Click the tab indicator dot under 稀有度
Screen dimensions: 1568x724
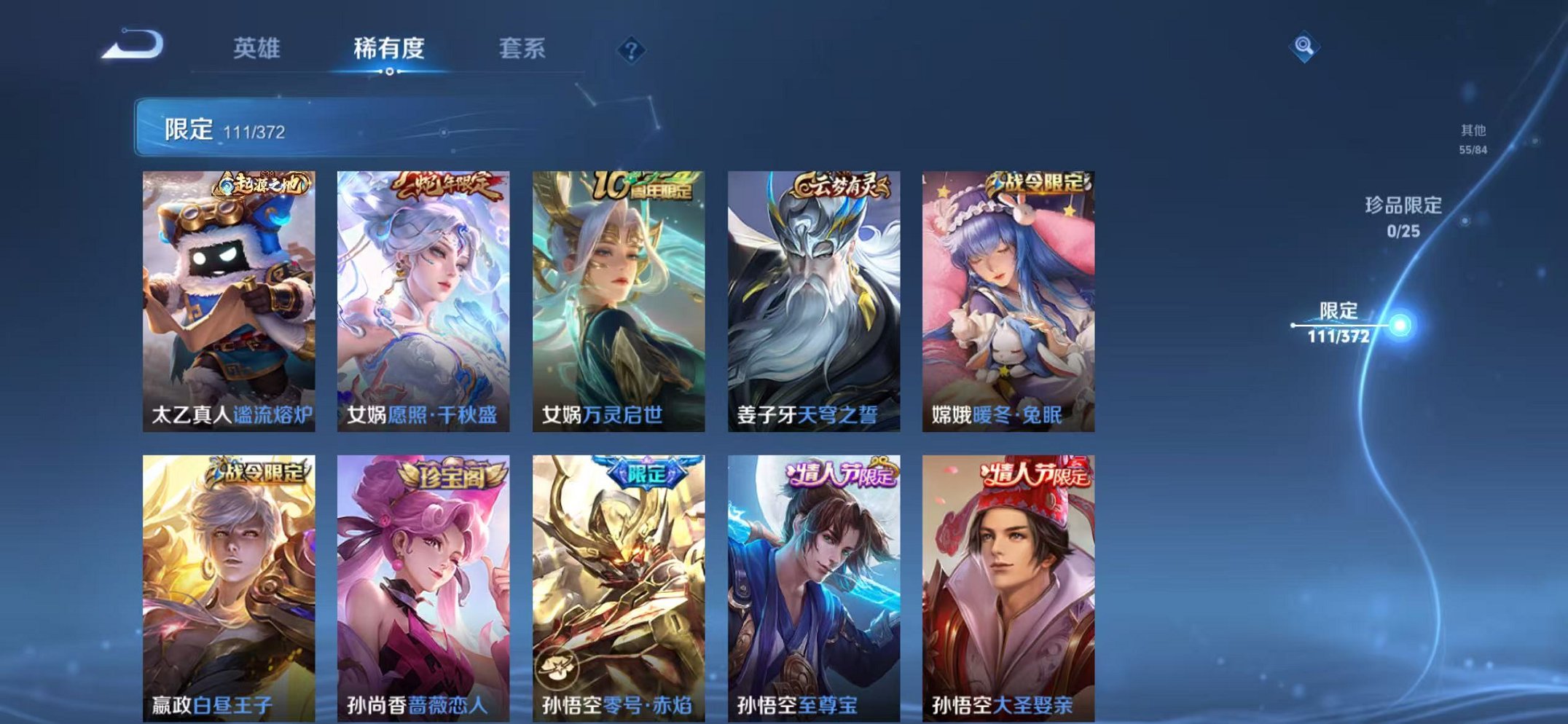(389, 71)
